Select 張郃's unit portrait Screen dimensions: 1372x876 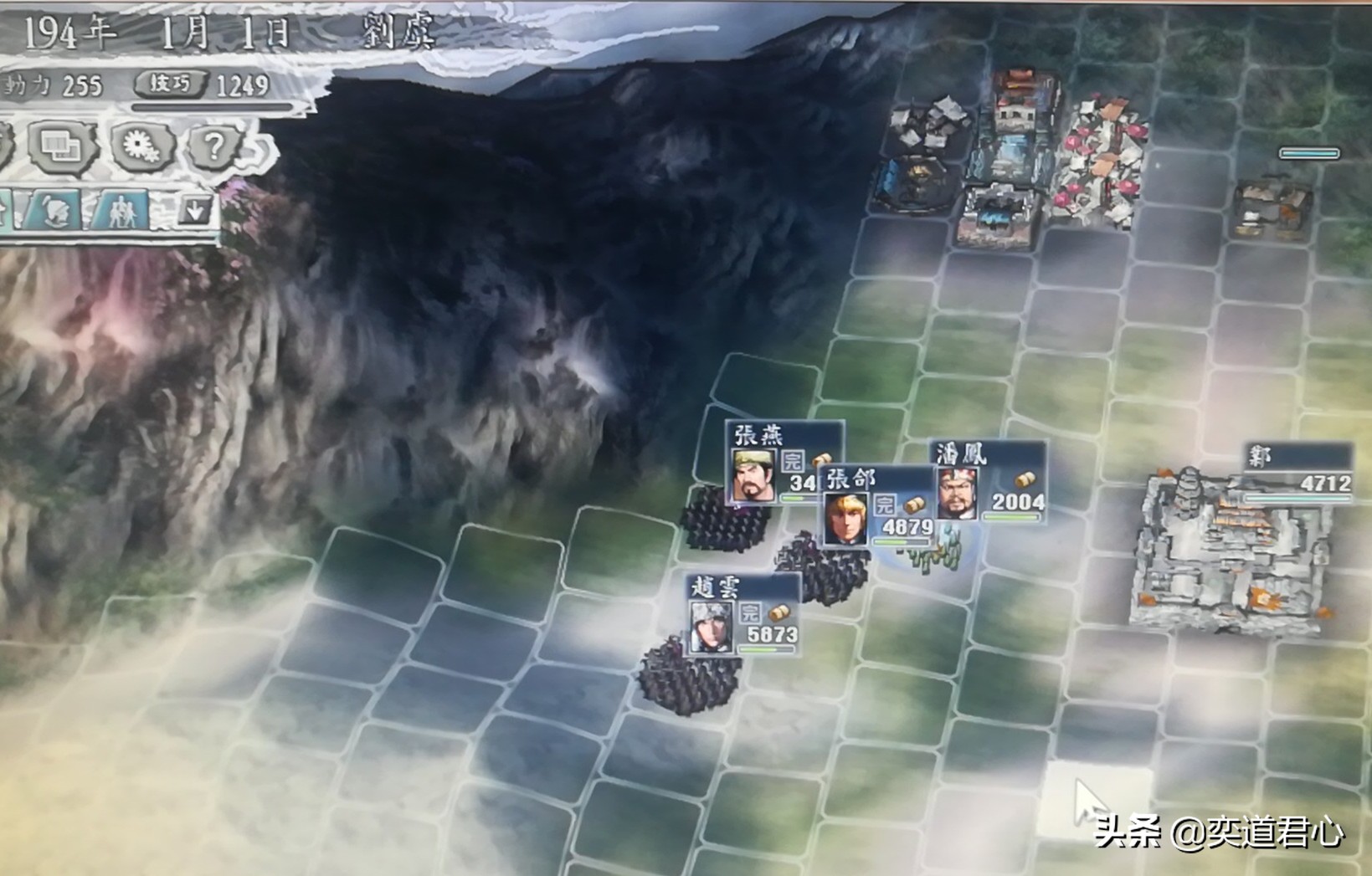[x=845, y=520]
